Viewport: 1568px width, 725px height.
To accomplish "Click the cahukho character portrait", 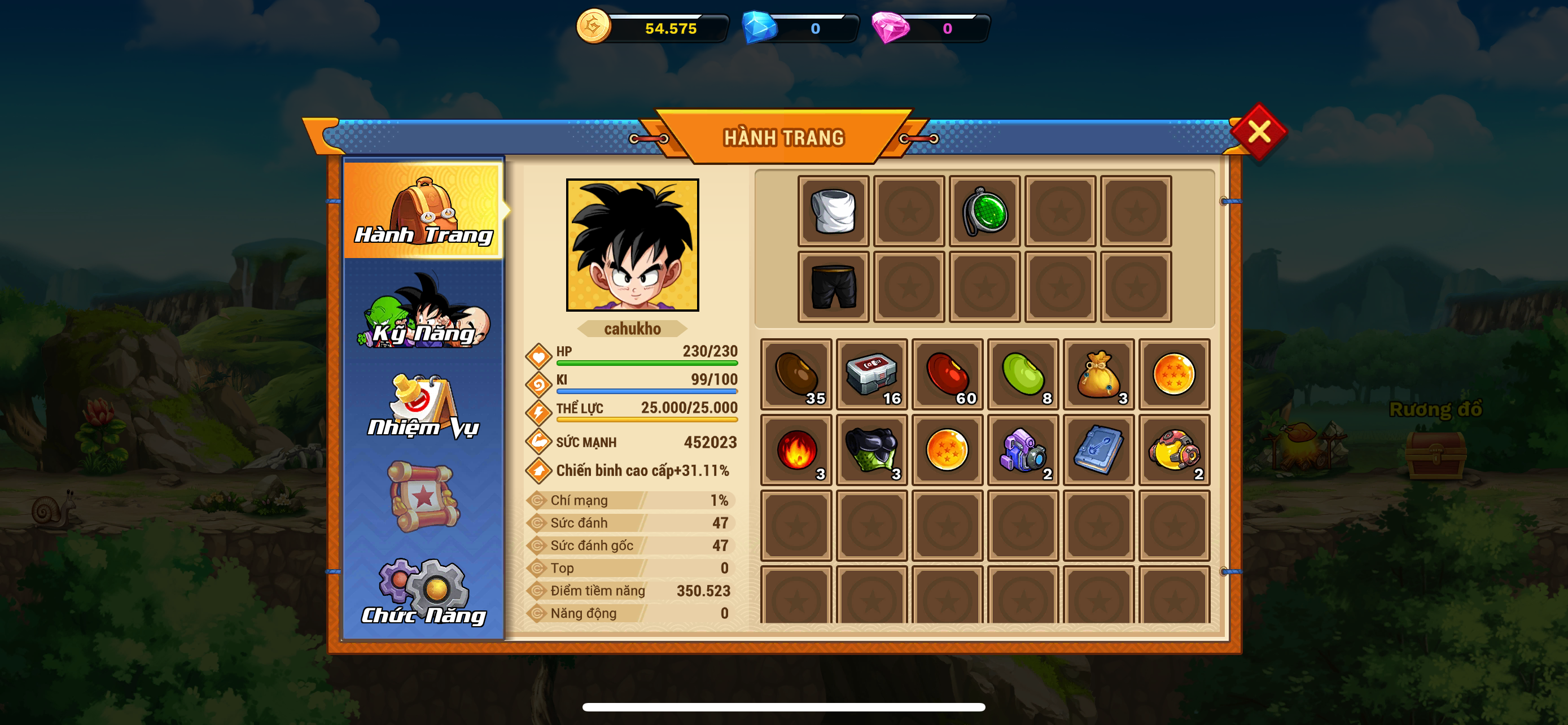I will click(x=632, y=244).
